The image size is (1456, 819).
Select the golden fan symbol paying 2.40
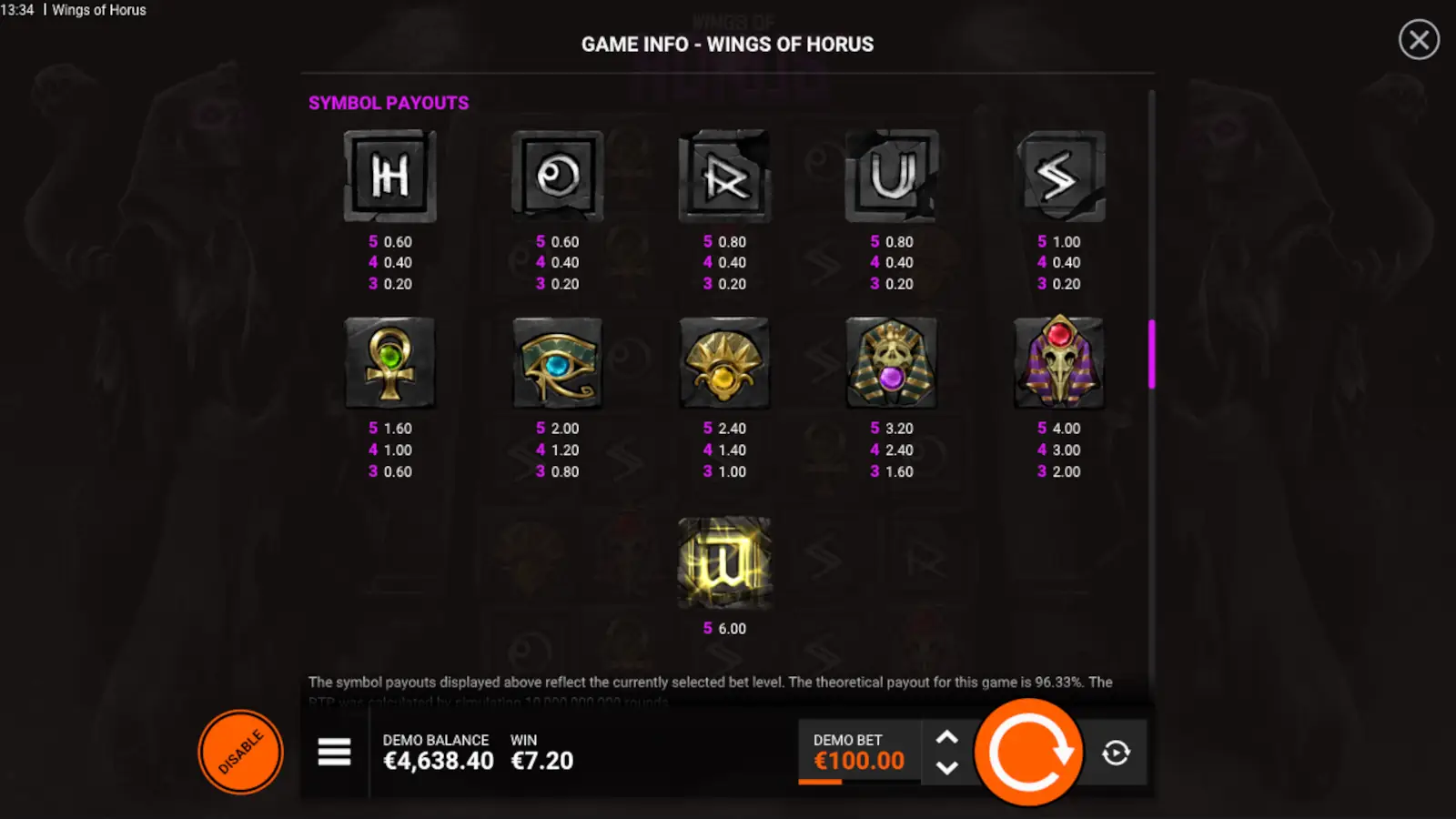[x=725, y=362]
